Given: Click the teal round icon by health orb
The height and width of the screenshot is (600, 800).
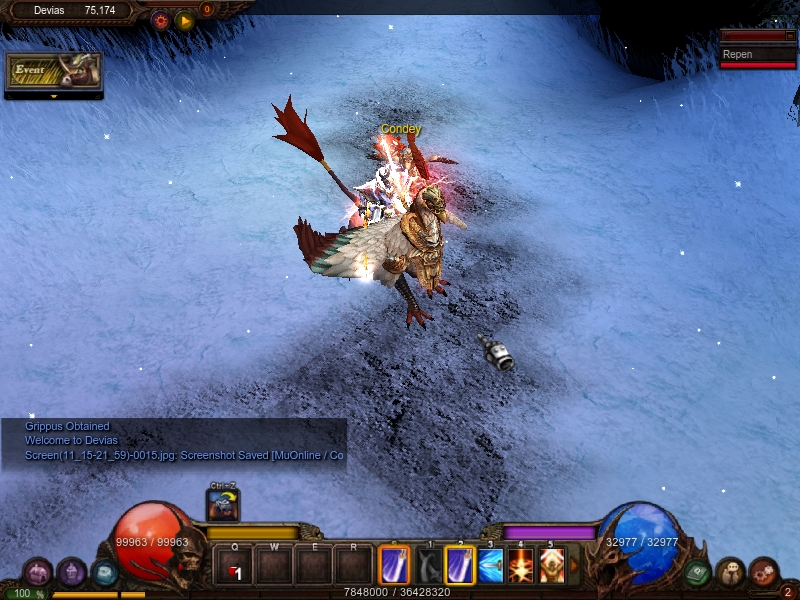Looking at the screenshot, I should click(x=104, y=572).
